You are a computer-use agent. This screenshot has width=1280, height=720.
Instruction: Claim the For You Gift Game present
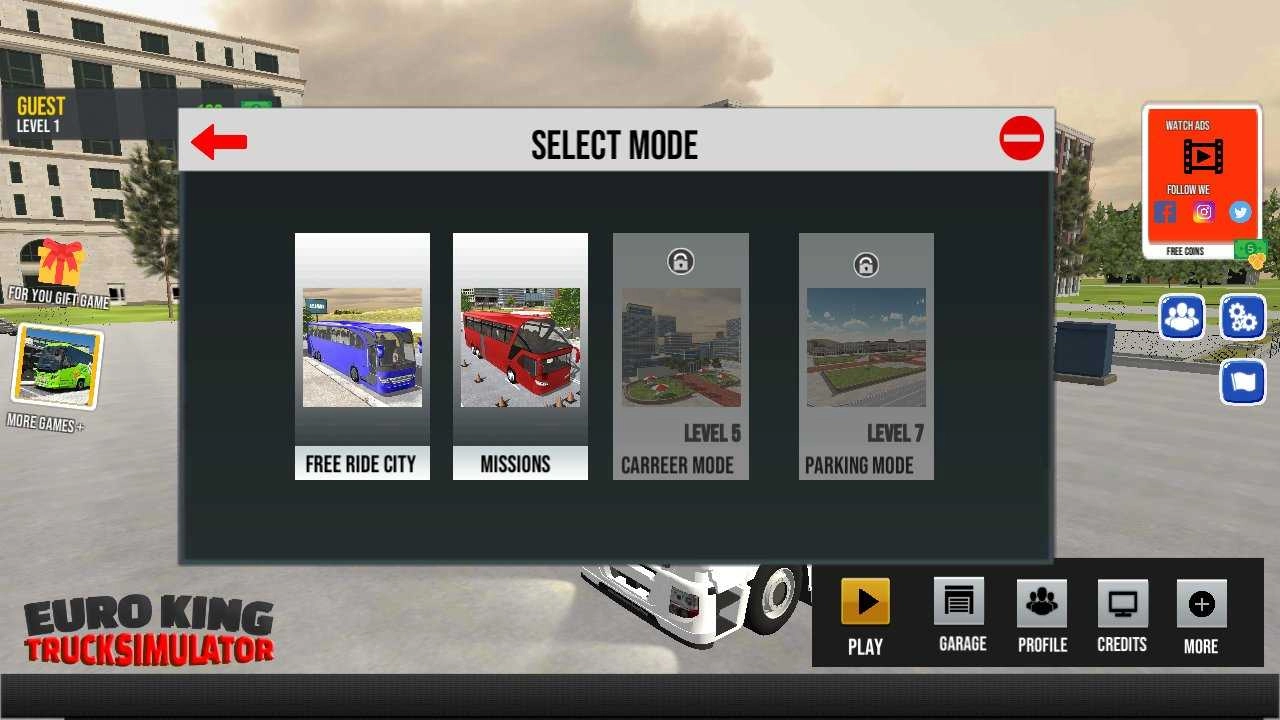[x=60, y=264]
